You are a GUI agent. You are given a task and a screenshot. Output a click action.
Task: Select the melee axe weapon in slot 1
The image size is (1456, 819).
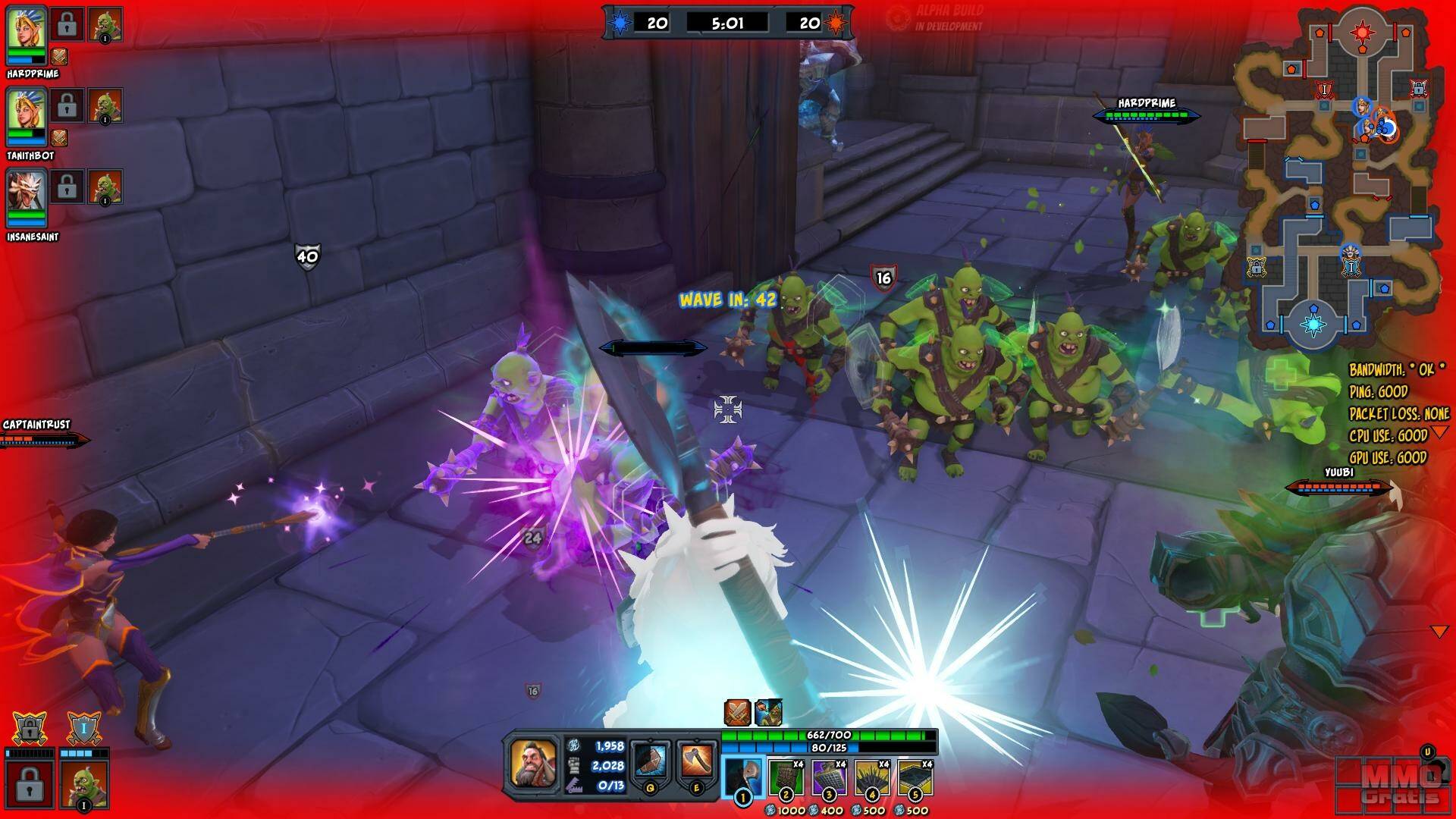(743, 777)
